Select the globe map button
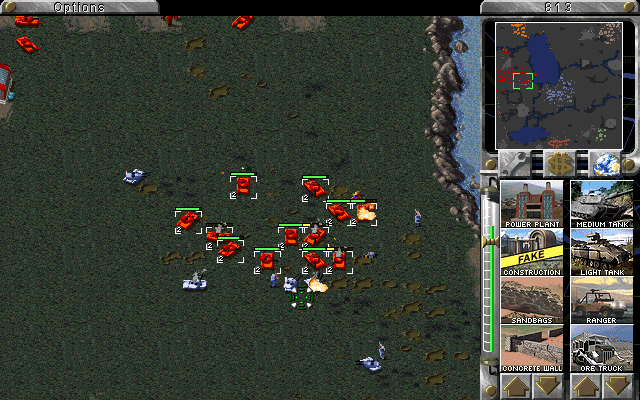Viewport: 640px width, 400px height. coord(603,163)
